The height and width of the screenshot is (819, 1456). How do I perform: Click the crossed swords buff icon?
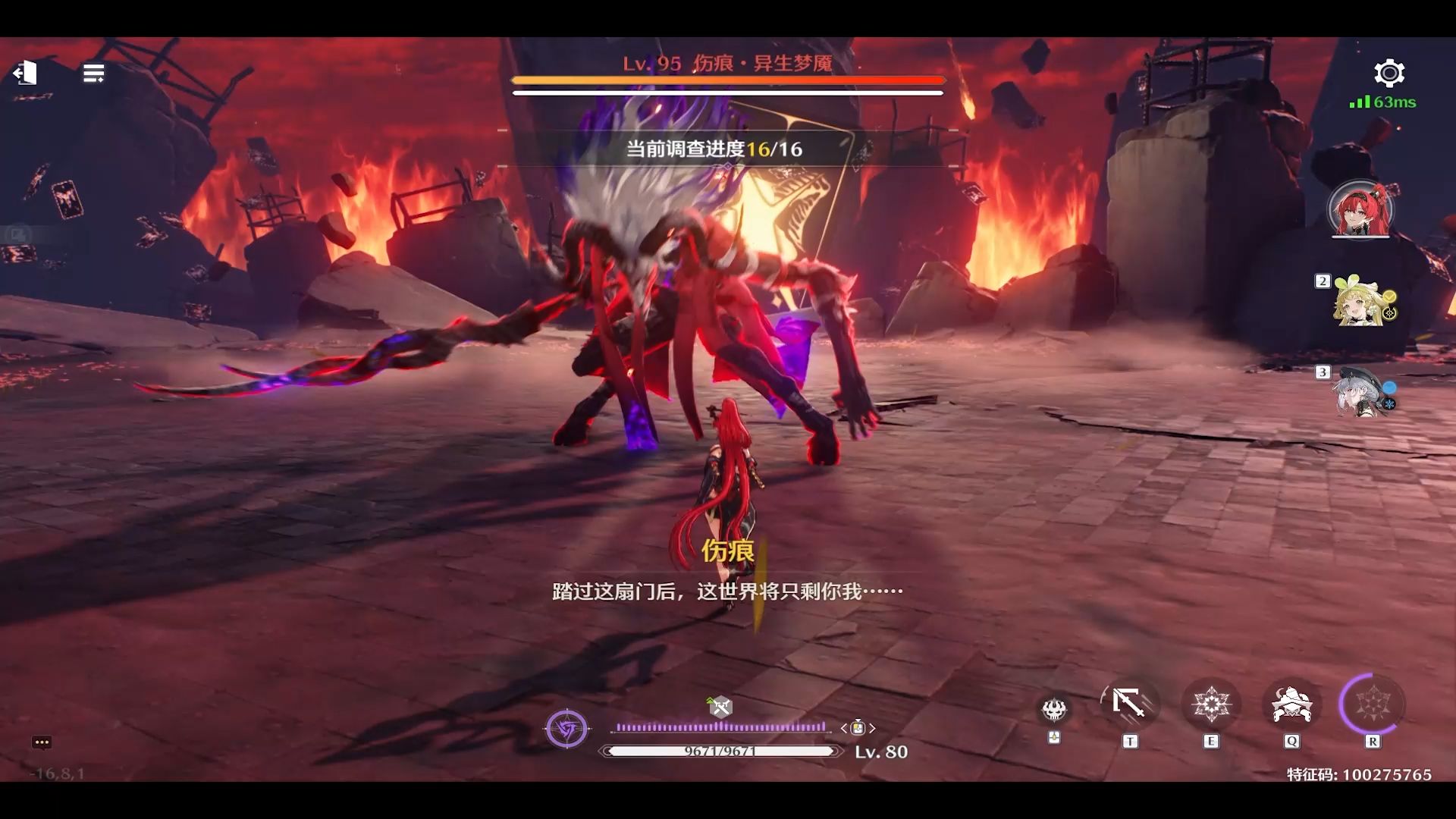click(x=720, y=708)
